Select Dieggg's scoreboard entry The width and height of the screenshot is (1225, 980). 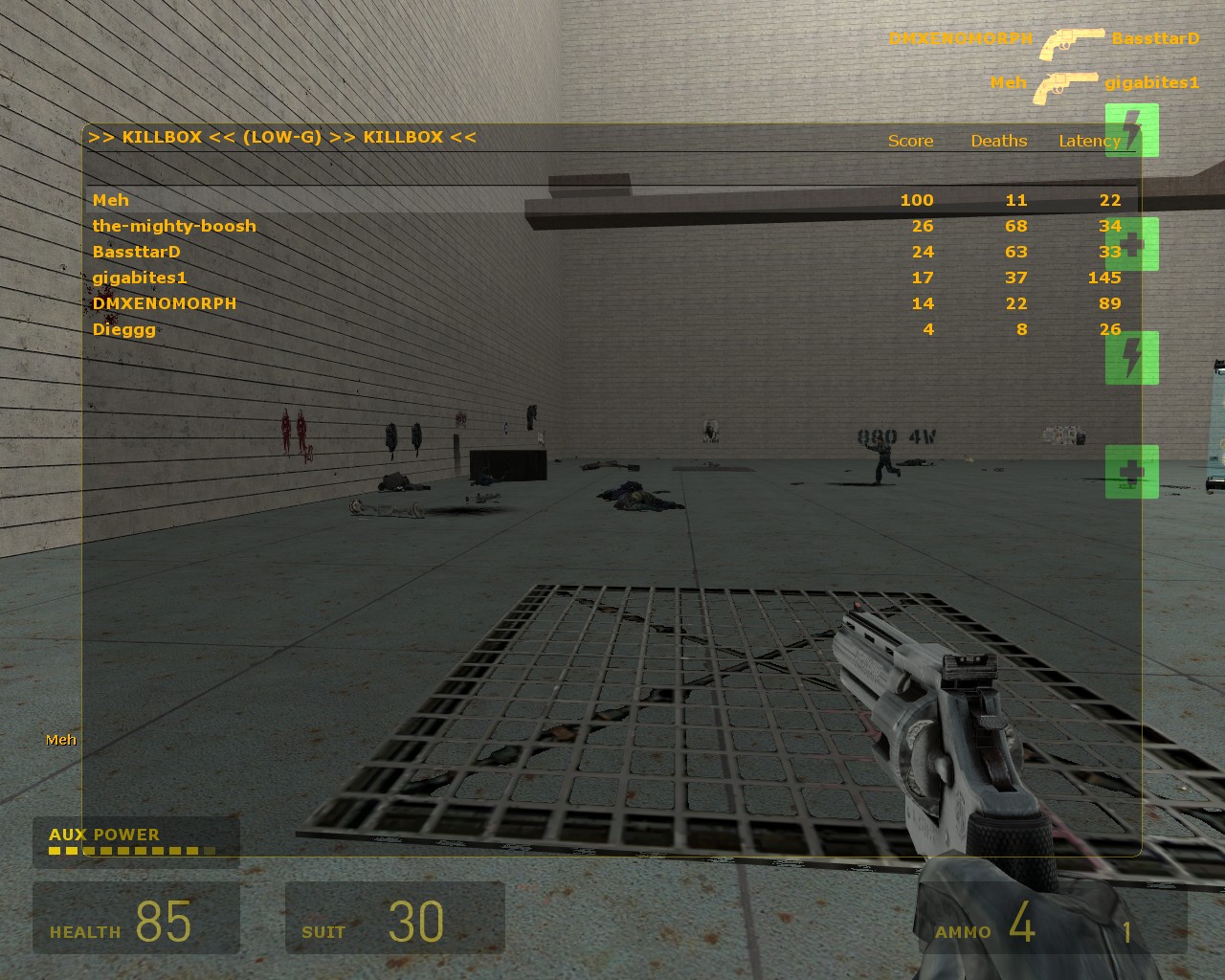122,329
